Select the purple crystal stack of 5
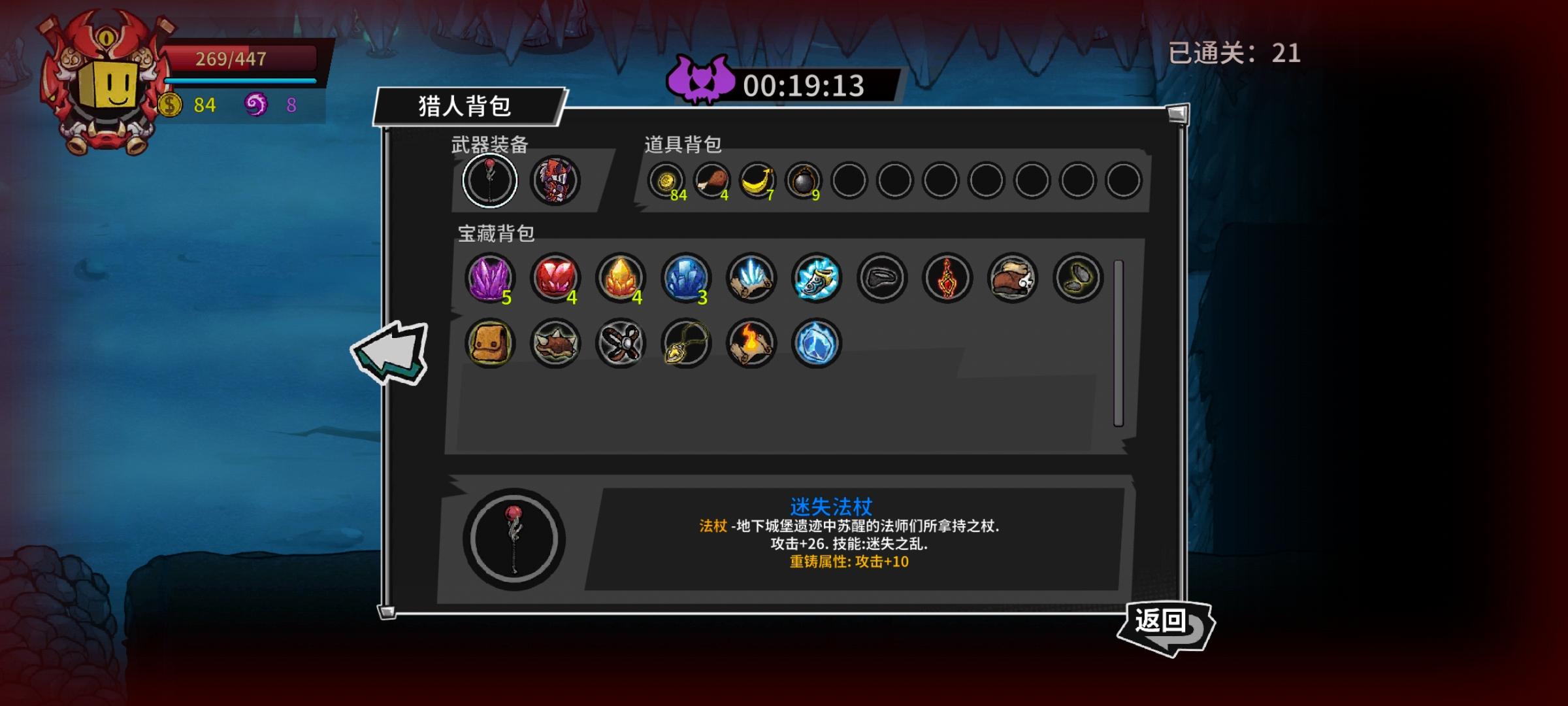The height and width of the screenshot is (706, 1568). click(490, 277)
